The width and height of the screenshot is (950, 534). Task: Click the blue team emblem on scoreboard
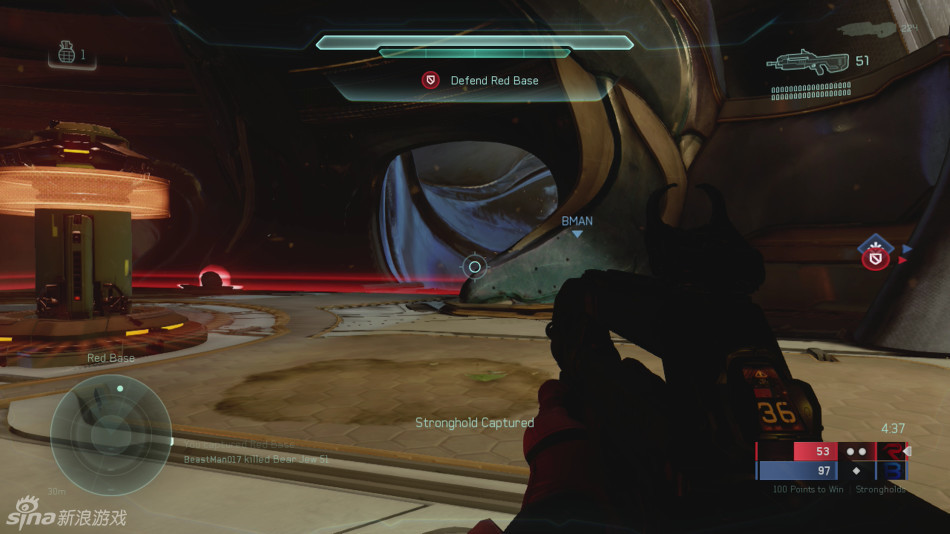coord(890,470)
